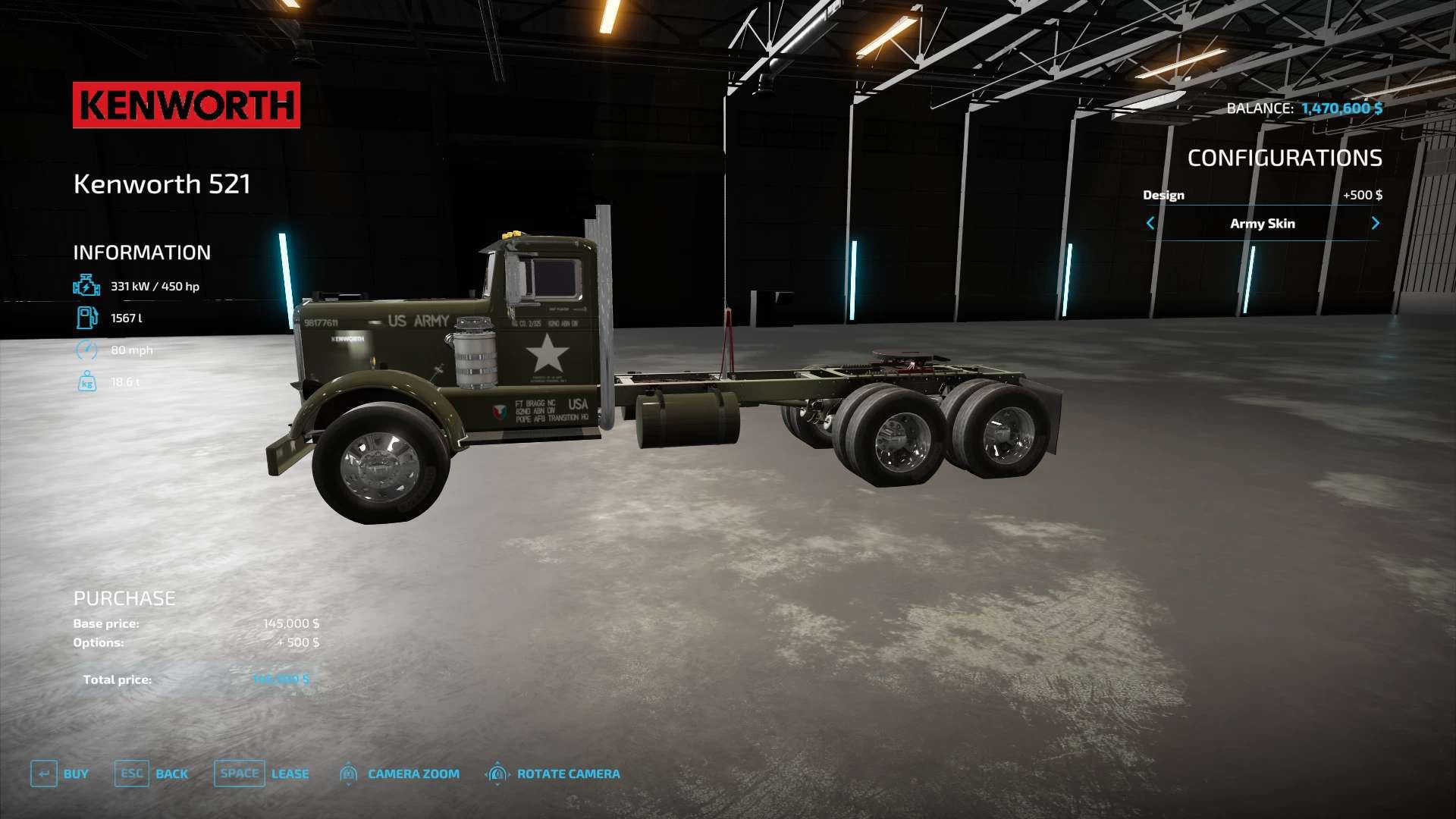This screenshot has height=819, width=1456.
Task: Click the BUY button
Action: (x=60, y=773)
